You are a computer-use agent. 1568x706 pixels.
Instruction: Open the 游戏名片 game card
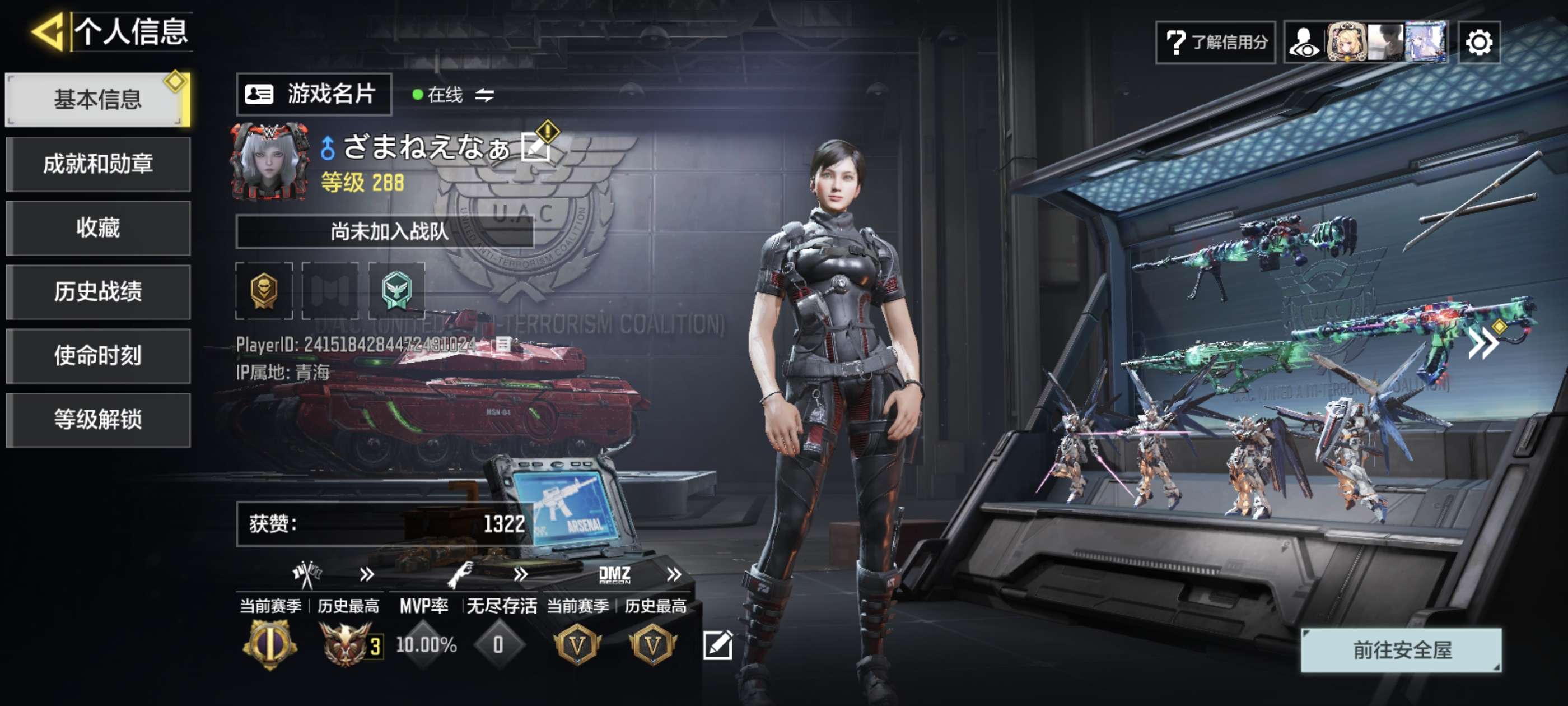point(314,95)
